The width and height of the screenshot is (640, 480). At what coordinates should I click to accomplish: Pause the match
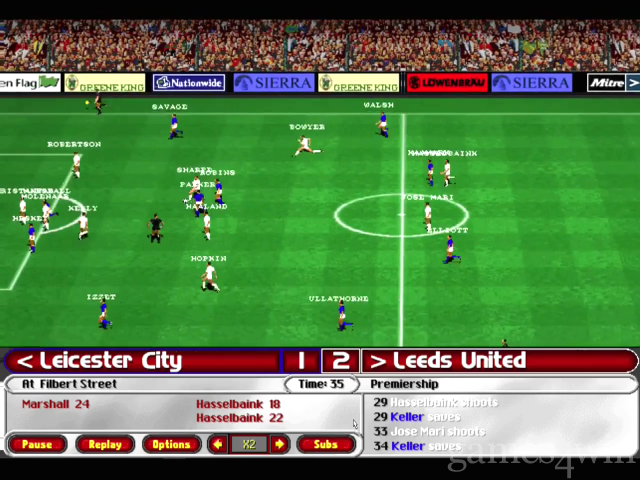[37, 444]
